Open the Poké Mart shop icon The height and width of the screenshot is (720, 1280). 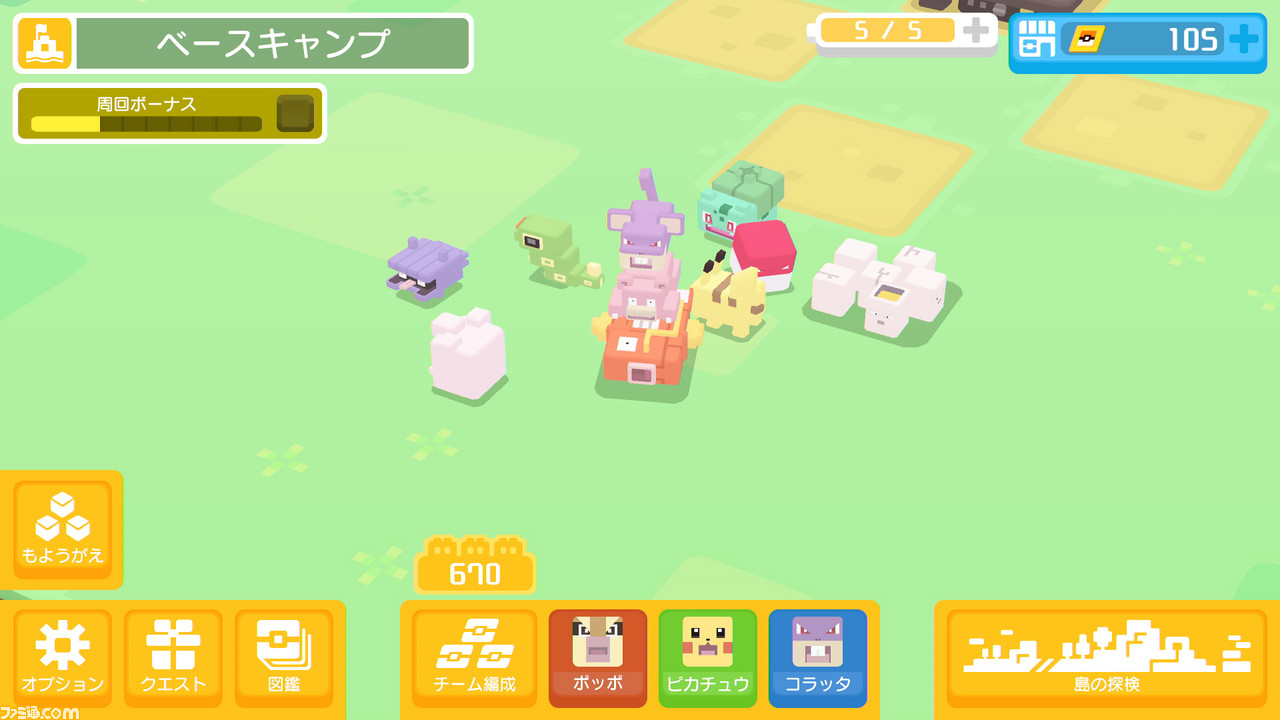pos(1035,40)
